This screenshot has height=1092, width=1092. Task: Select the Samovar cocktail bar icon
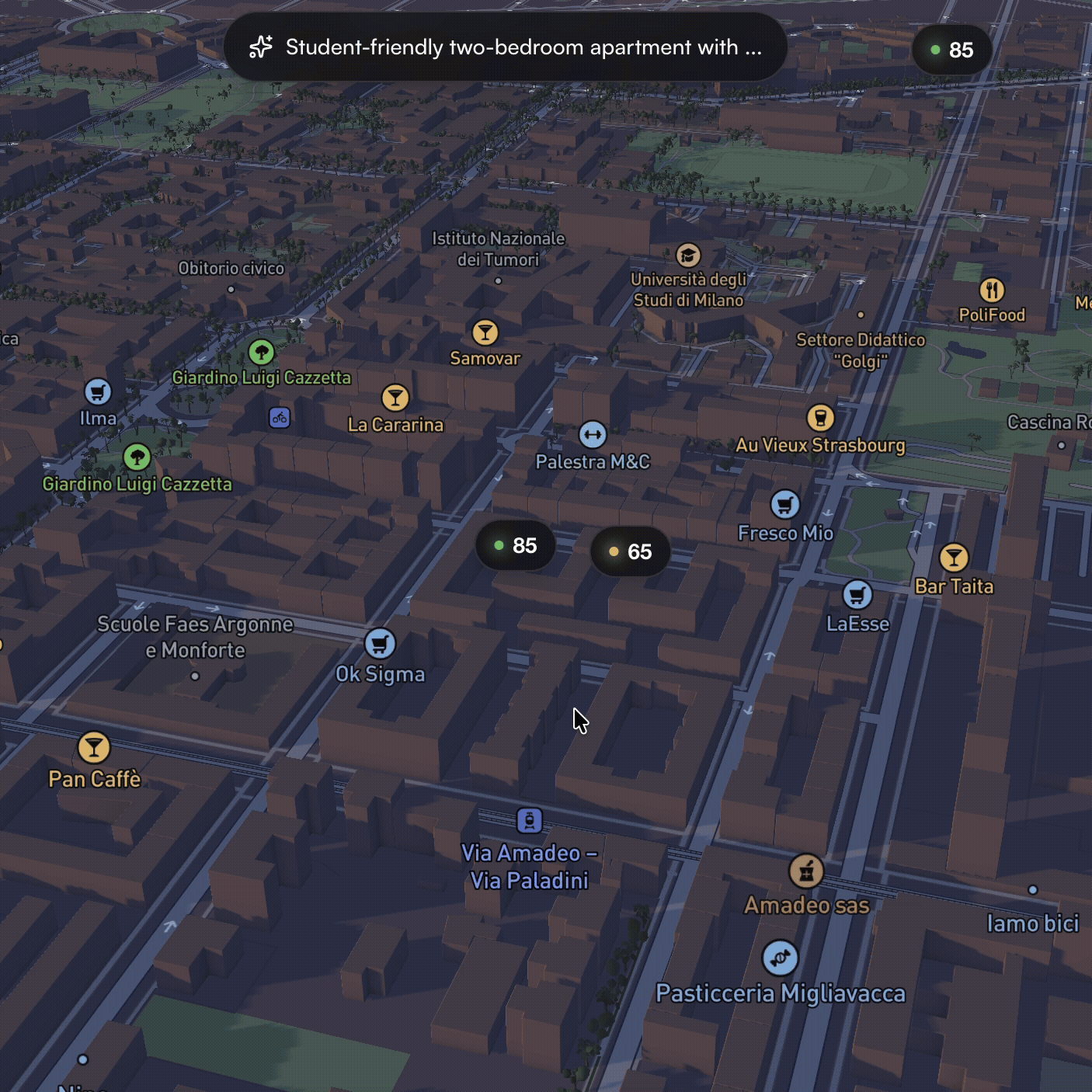pyautogui.click(x=485, y=332)
